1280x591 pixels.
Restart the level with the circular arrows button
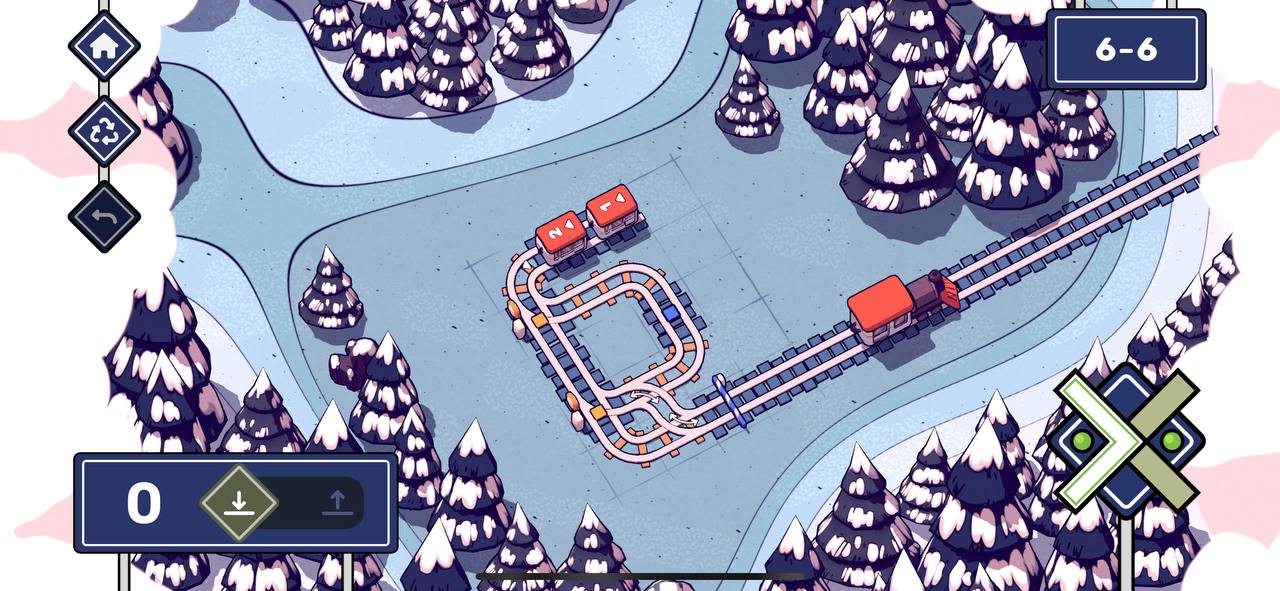tap(103, 131)
